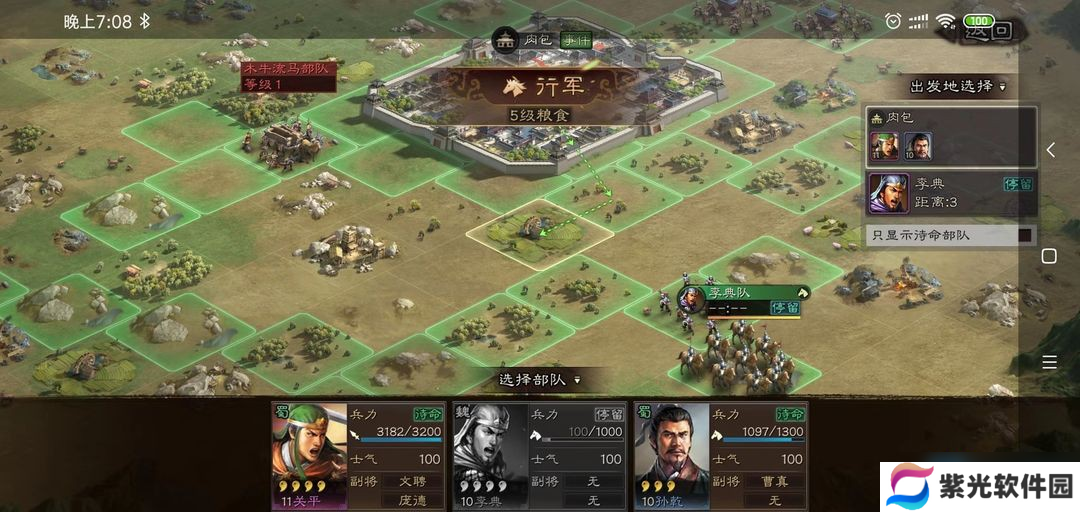Viewport: 1080px width, 512px height.
Task: Tap the phone's home square navigation button
Action: [x=1049, y=256]
